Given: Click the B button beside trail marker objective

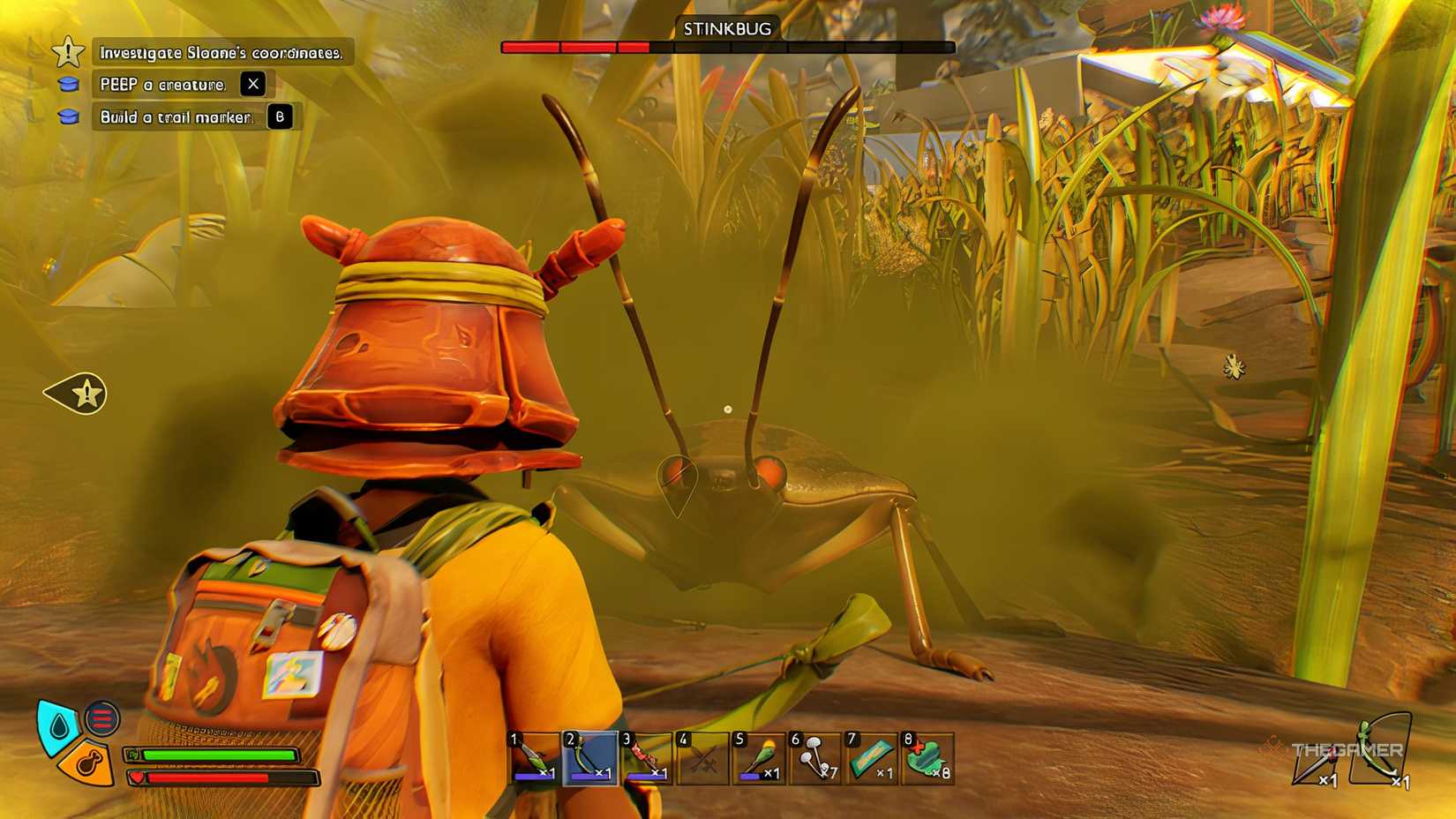Looking at the screenshot, I should pyautogui.click(x=281, y=116).
